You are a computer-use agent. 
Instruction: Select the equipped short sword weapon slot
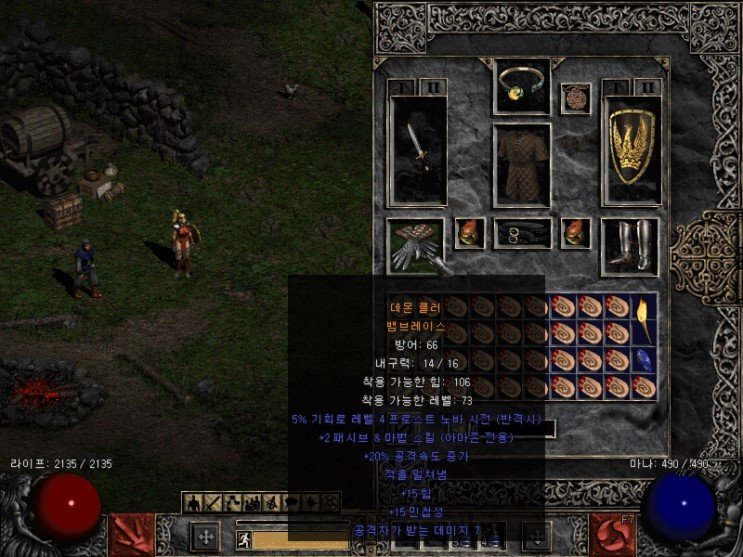(418, 150)
